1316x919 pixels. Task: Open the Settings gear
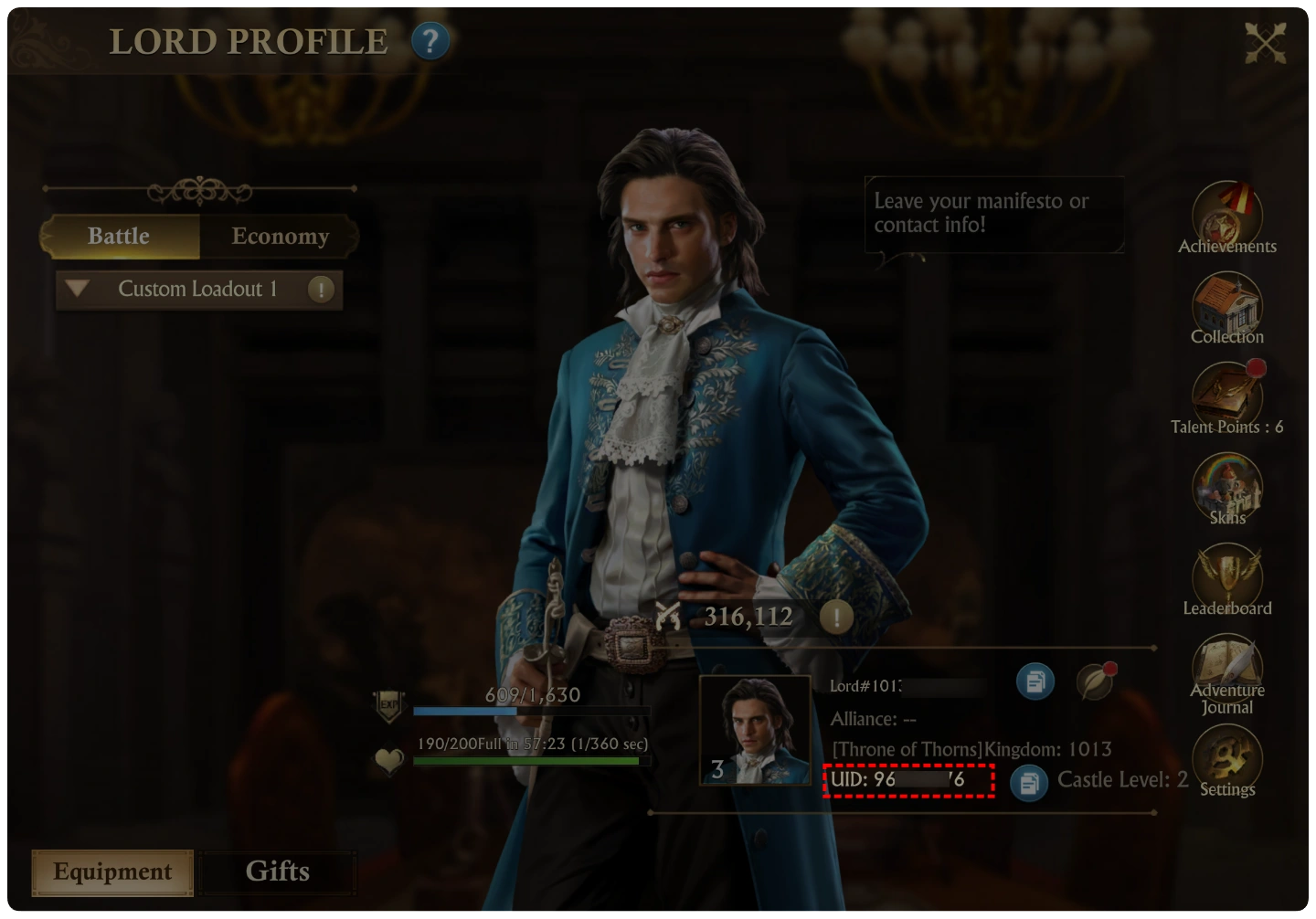(x=1226, y=758)
